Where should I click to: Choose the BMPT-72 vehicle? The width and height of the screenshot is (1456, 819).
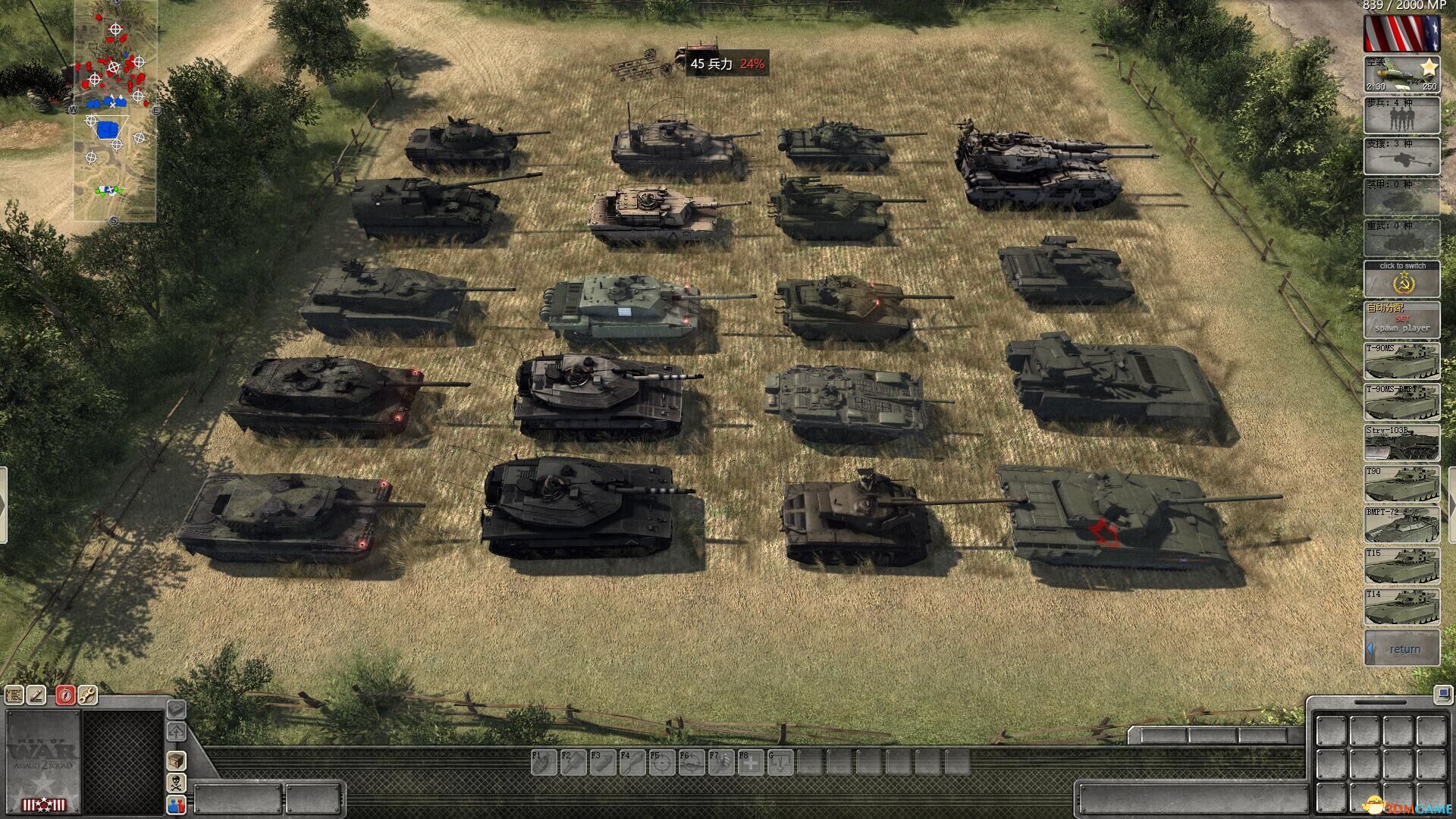pos(1401,525)
